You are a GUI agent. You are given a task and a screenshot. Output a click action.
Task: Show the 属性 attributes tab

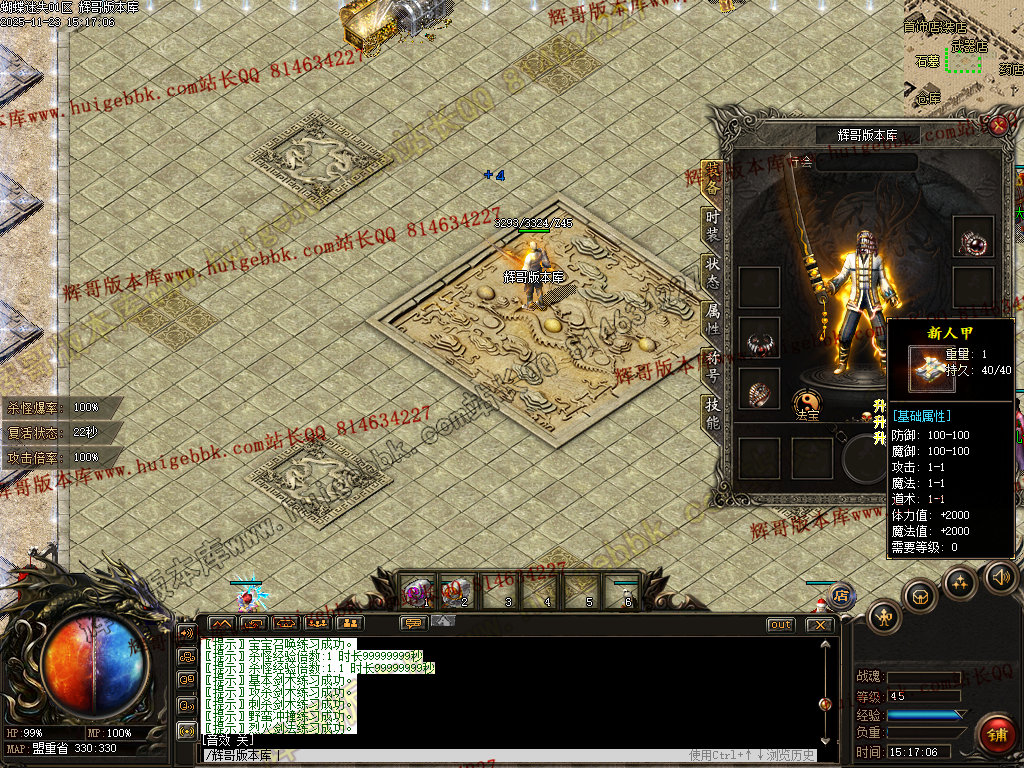pyautogui.click(x=712, y=318)
